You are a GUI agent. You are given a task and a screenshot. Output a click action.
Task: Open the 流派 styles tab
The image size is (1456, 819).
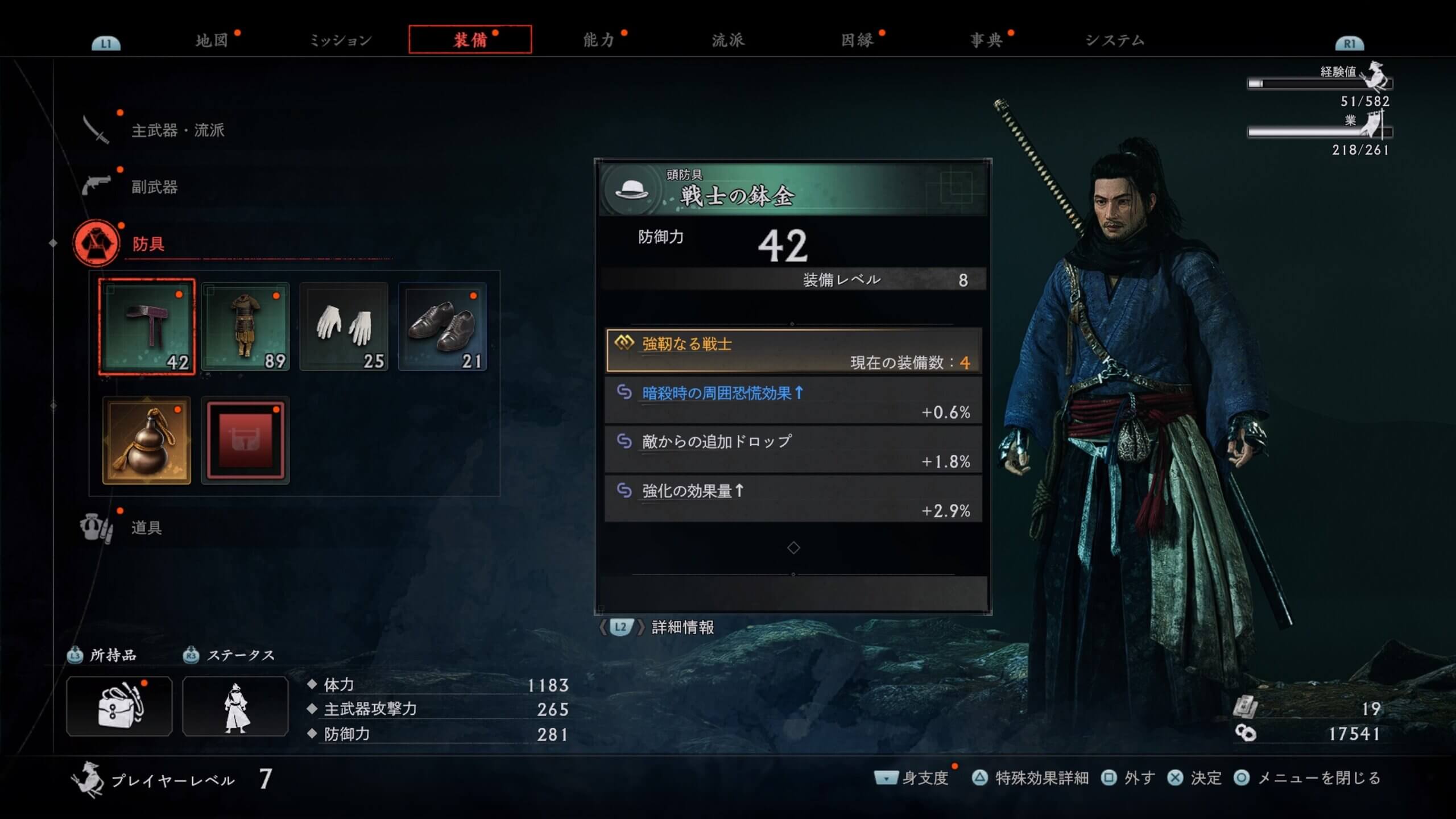pyautogui.click(x=728, y=40)
